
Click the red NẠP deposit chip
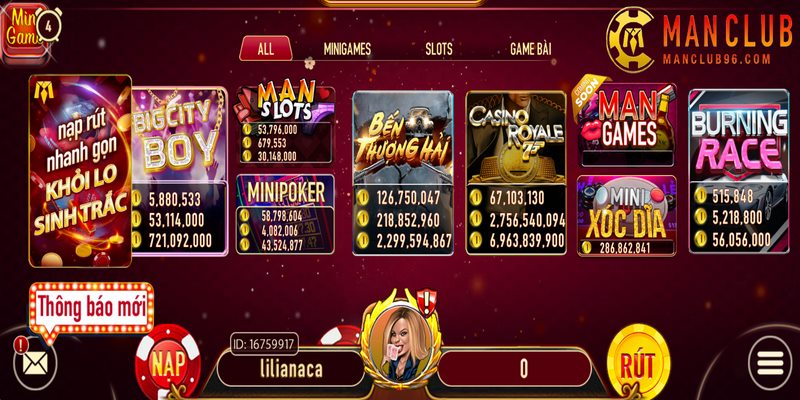[167, 364]
